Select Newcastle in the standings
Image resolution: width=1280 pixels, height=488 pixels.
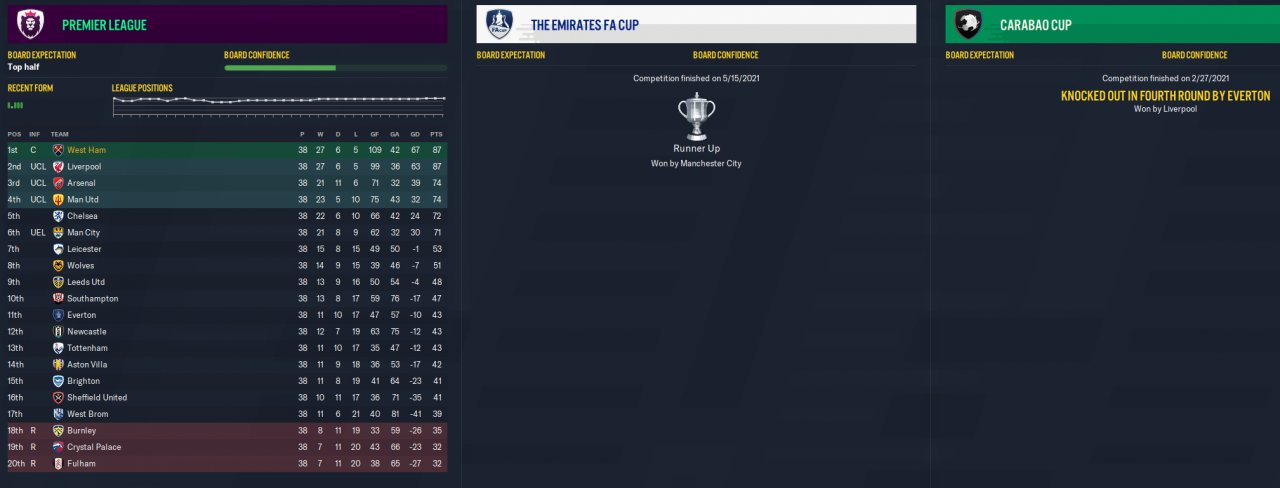point(86,331)
